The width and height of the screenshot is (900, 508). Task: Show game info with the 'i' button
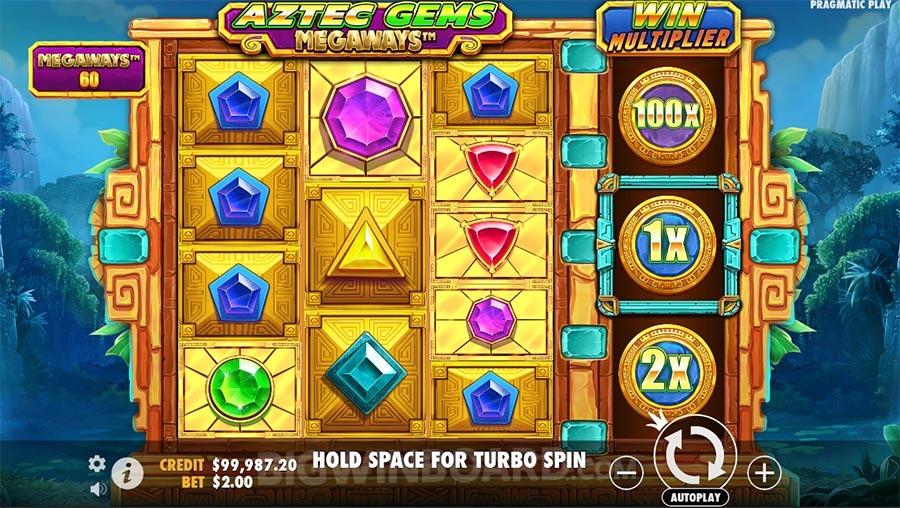[125, 473]
